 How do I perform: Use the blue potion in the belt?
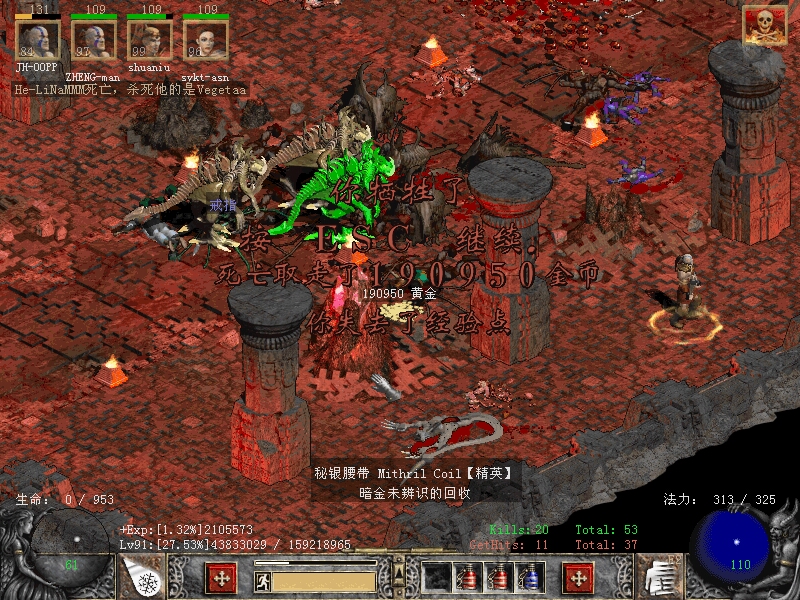pyautogui.click(x=530, y=577)
